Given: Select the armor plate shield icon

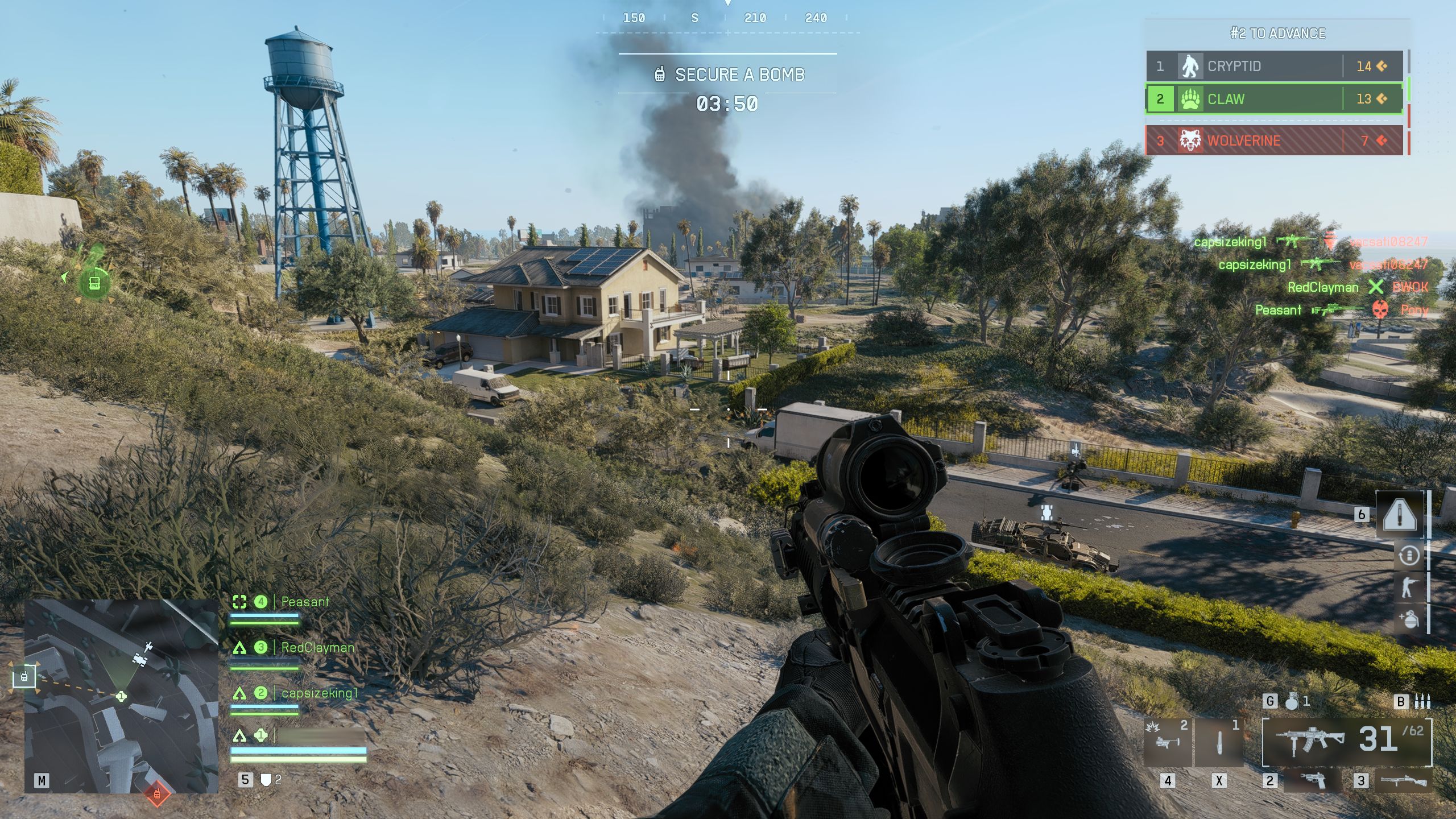Looking at the screenshot, I should pos(266,780).
